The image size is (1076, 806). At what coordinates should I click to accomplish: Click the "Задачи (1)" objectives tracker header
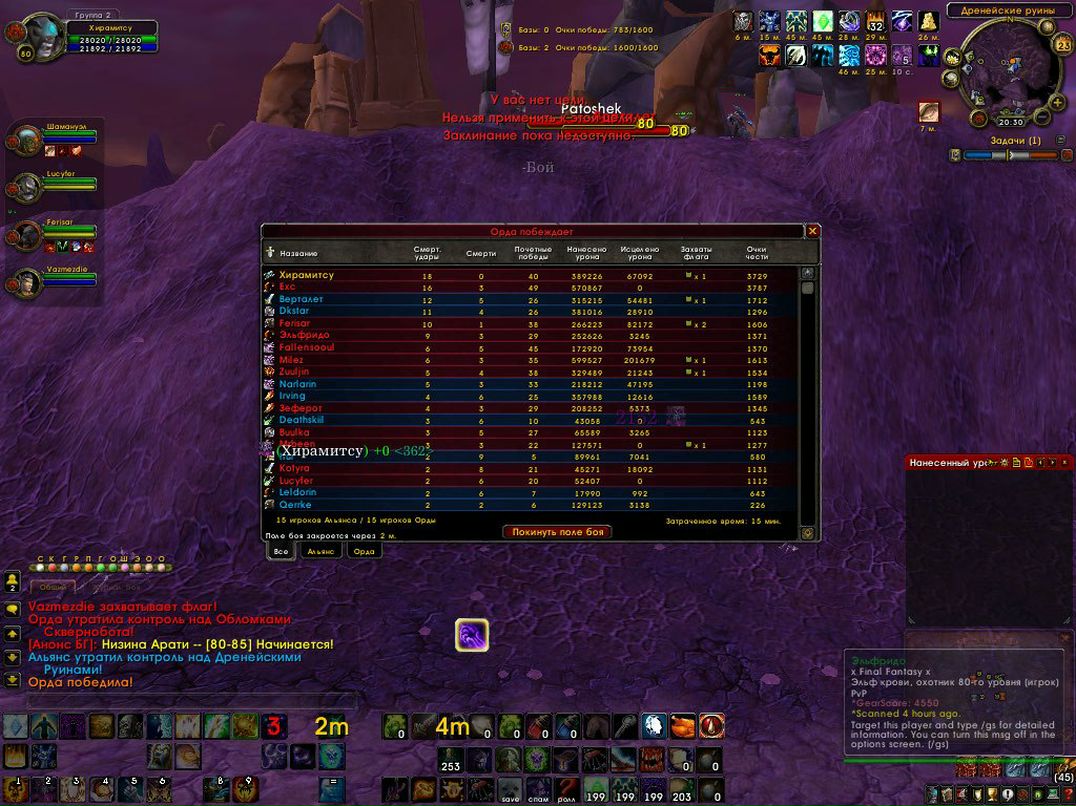[x=1015, y=141]
